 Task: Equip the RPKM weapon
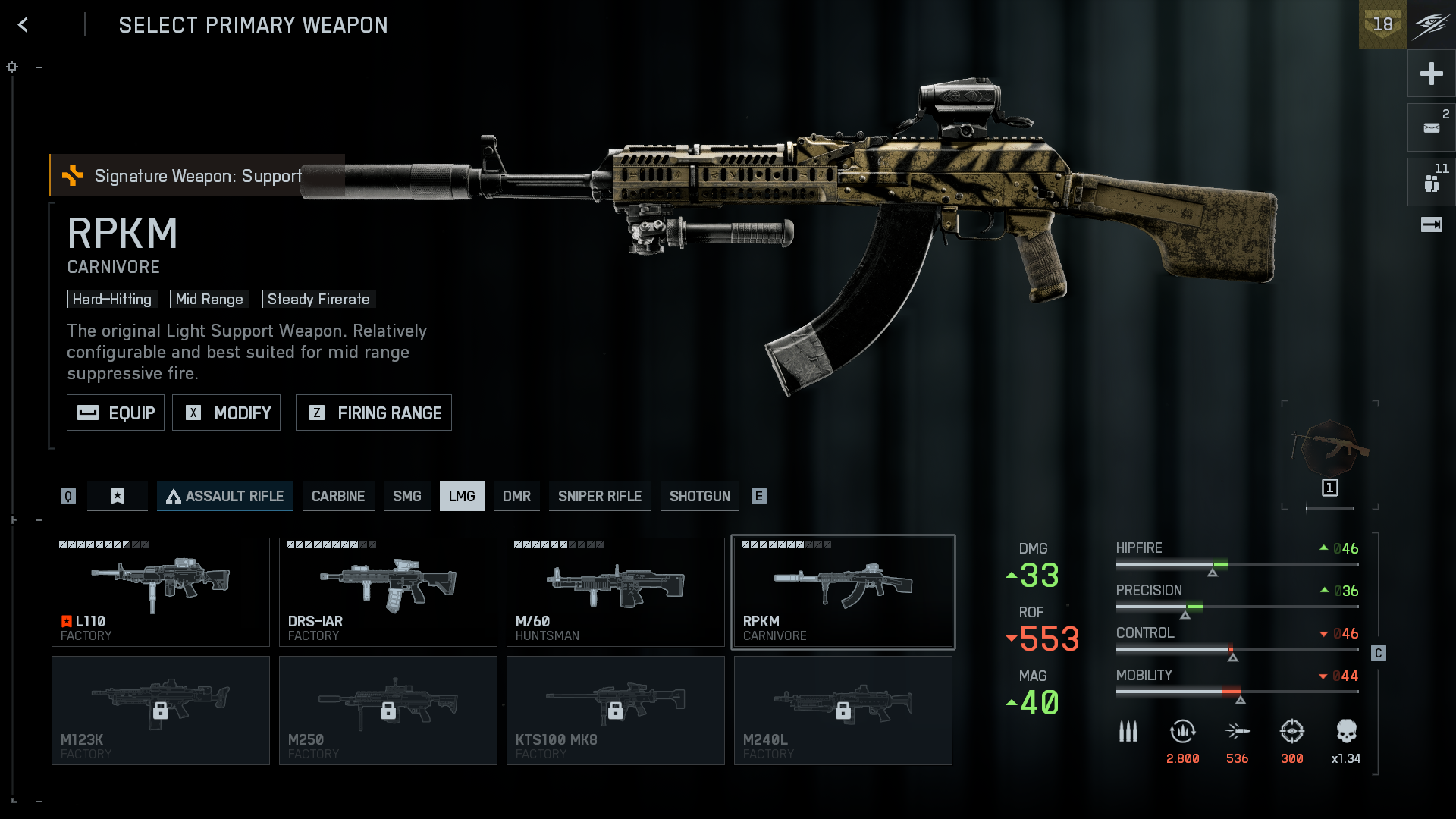point(115,413)
